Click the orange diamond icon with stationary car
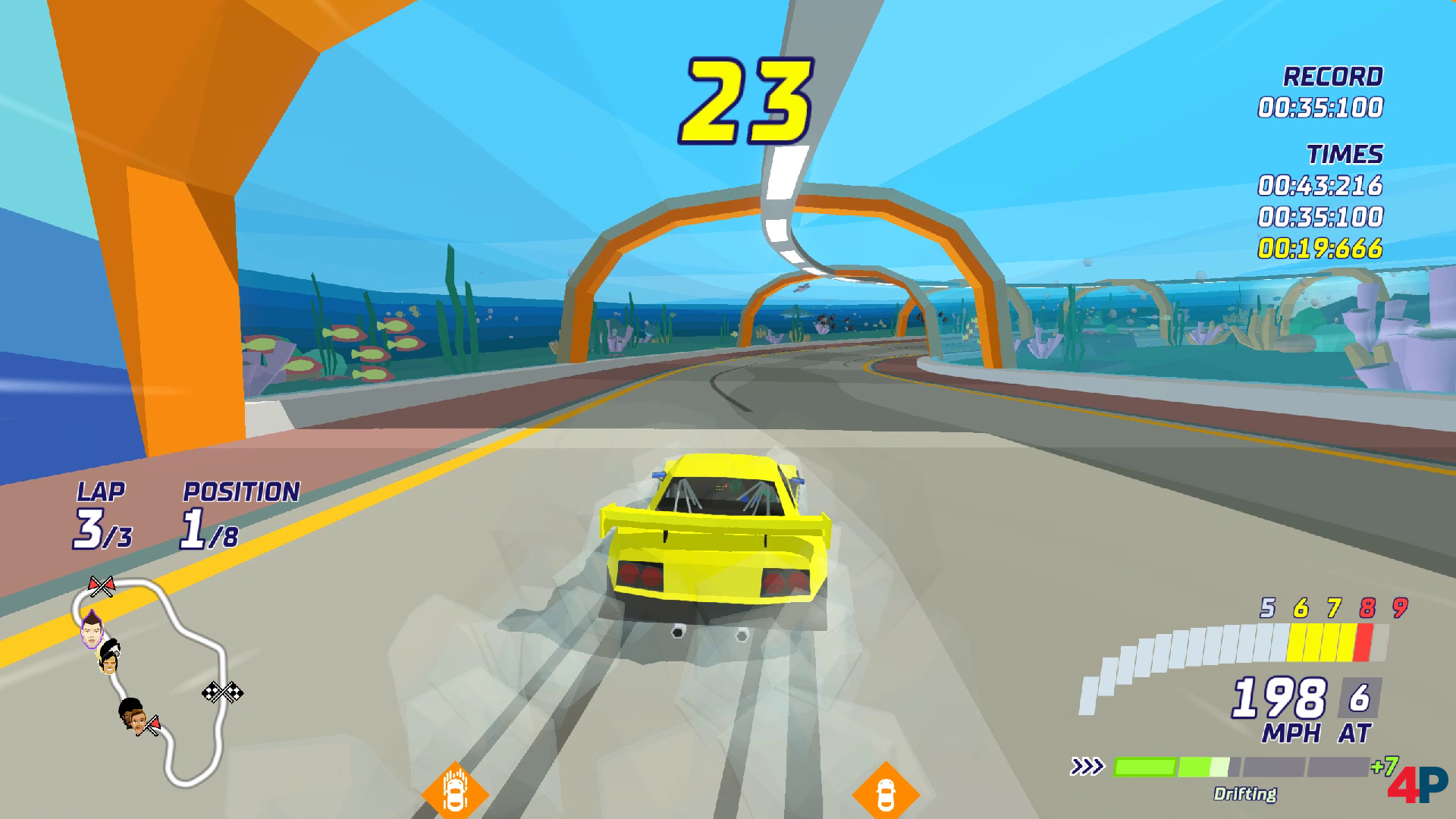This screenshot has width=1456, height=819. pos(885,794)
